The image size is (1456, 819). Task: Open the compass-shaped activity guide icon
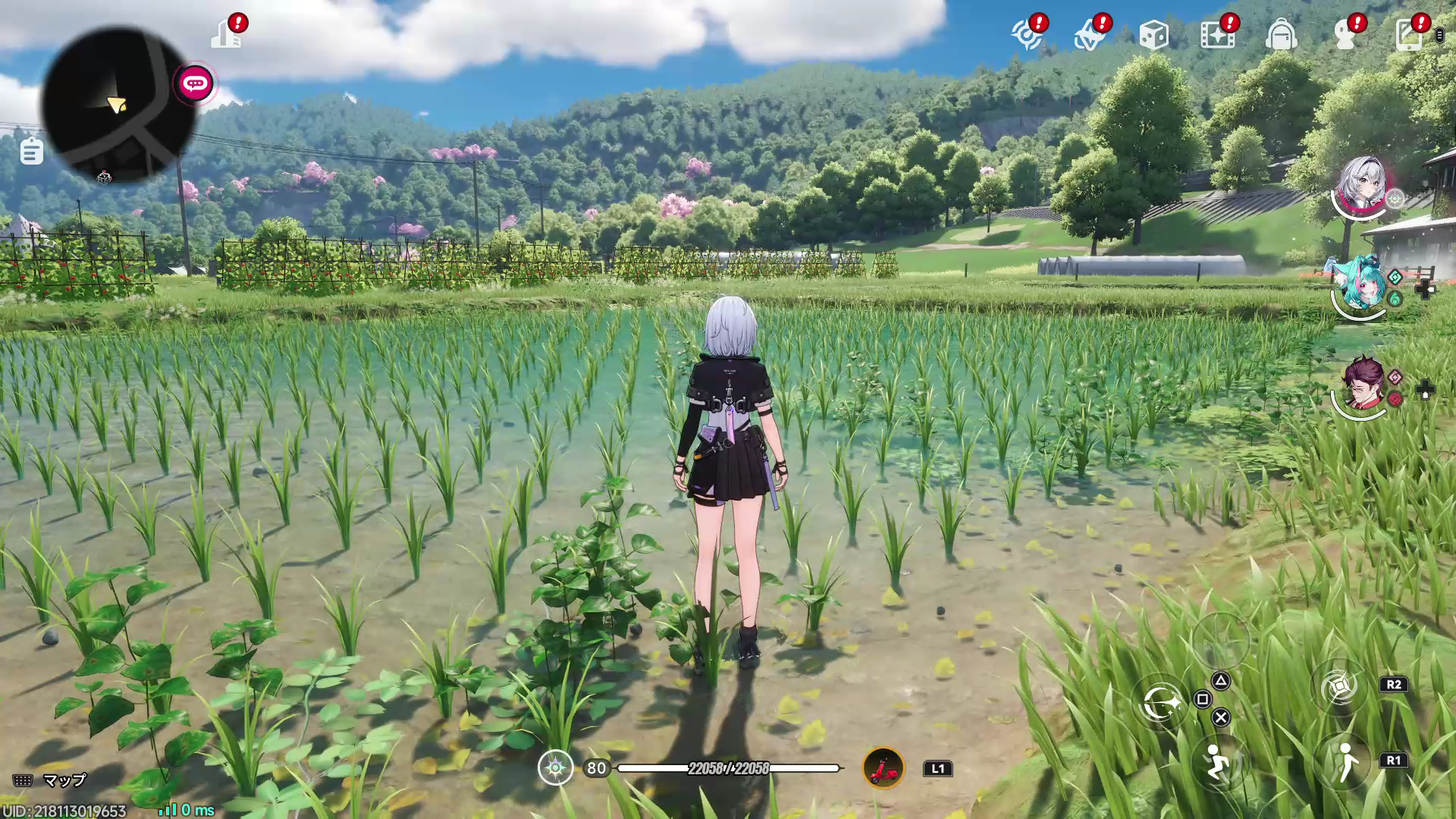(1028, 34)
